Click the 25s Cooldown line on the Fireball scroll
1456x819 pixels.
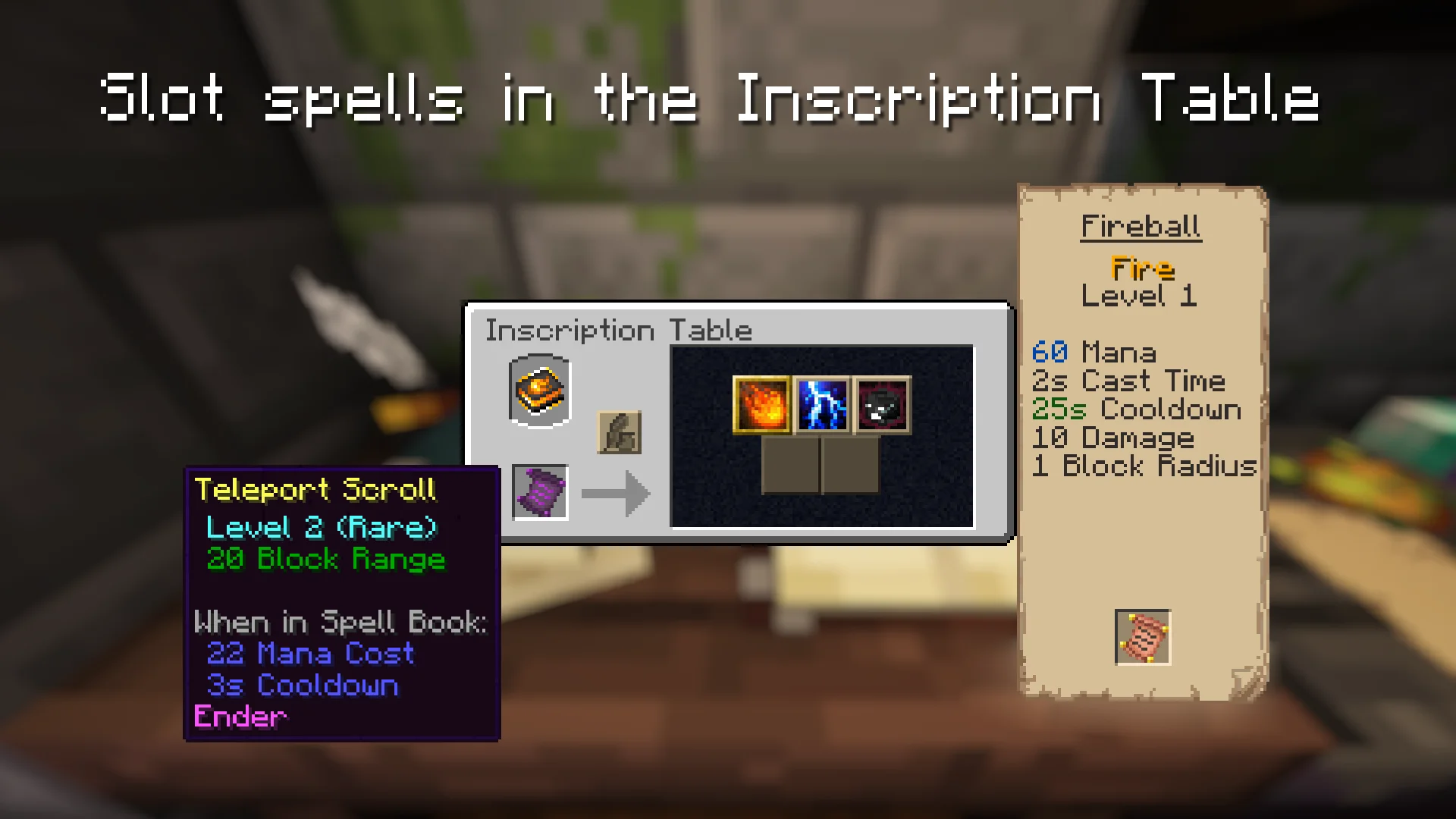[1137, 409]
